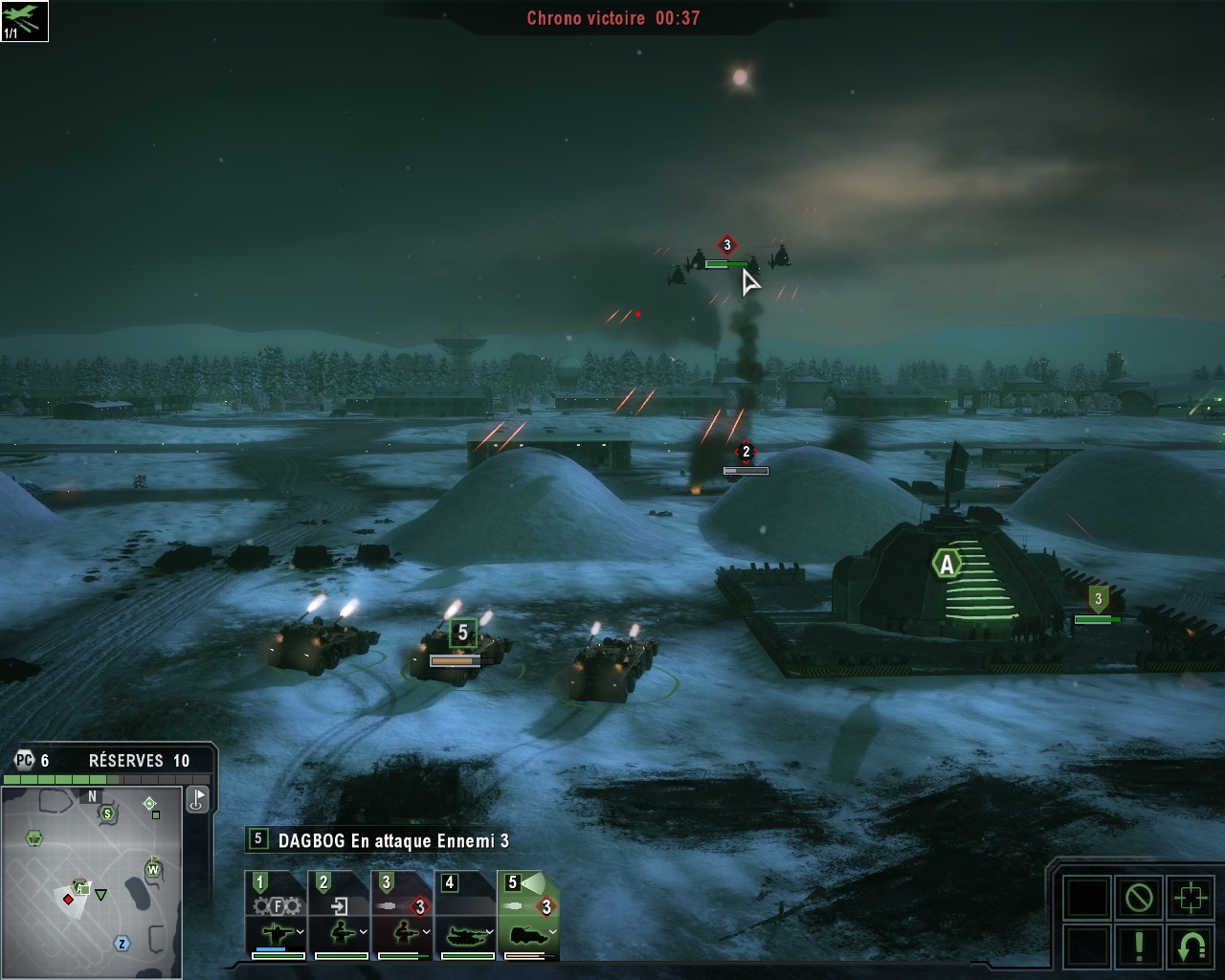This screenshot has height=980, width=1225.
Task: Select unit group 2 infantry card
Action: [340, 914]
